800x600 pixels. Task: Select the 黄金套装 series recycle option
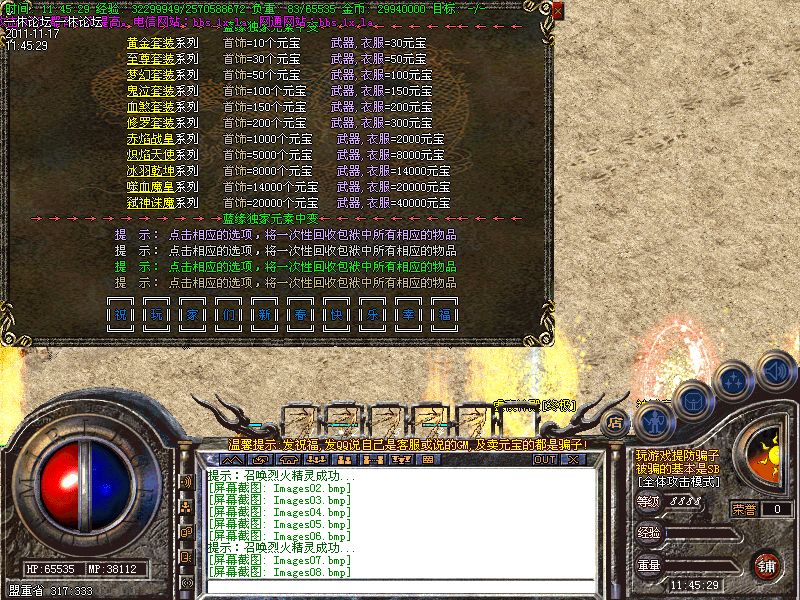[x=151, y=43]
